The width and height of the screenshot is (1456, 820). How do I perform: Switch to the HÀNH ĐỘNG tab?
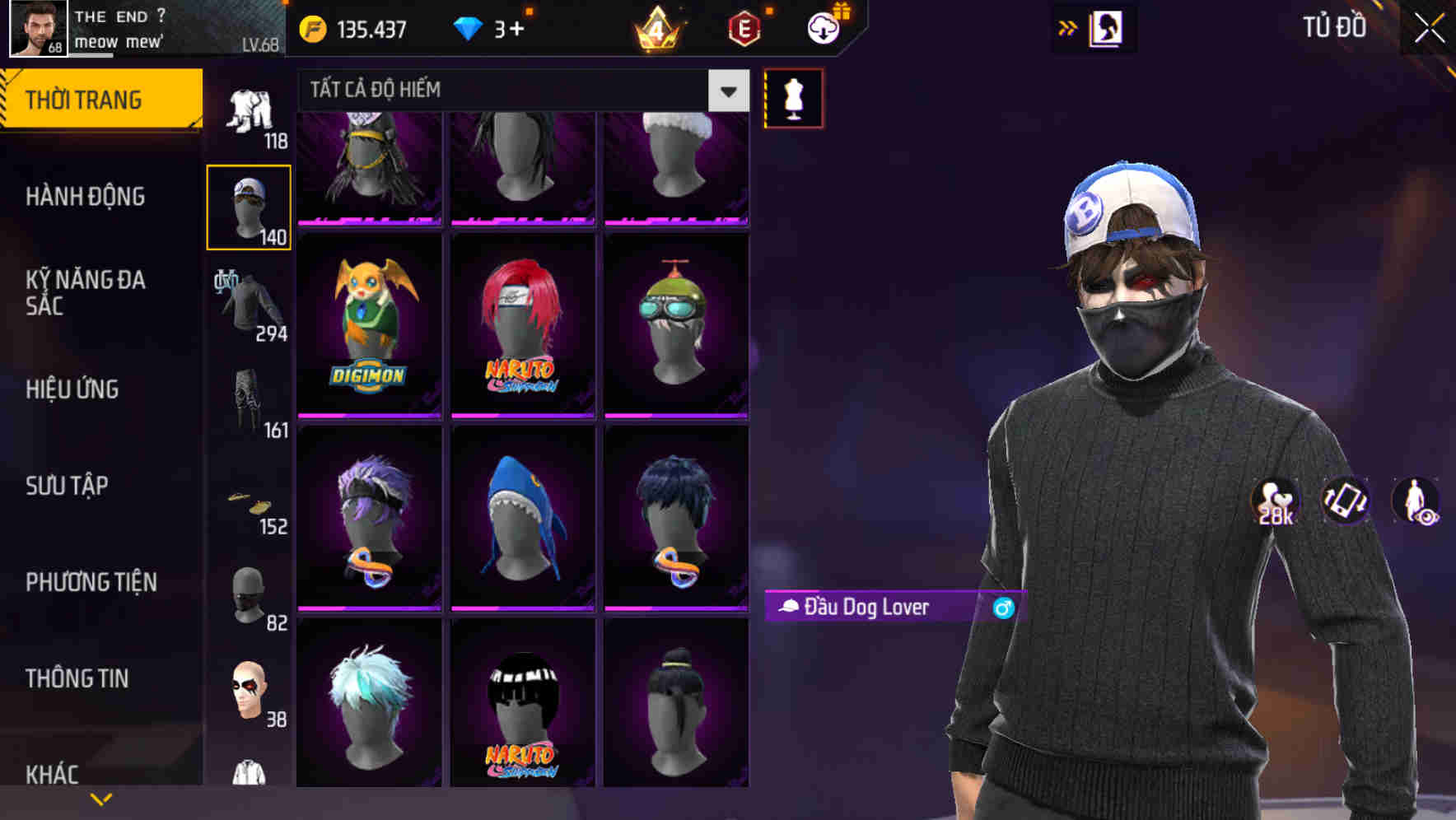[86, 196]
